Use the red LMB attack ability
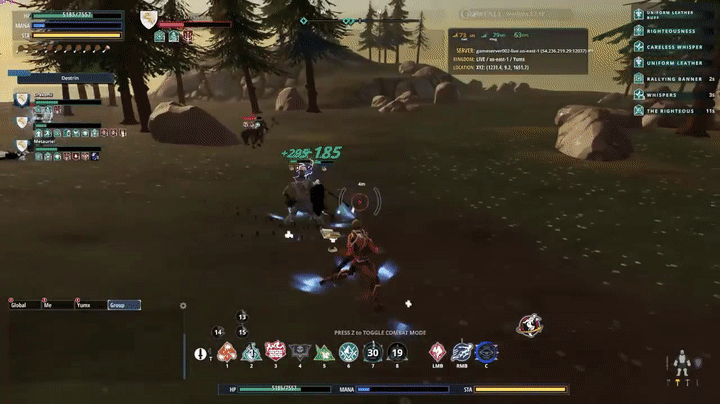This screenshot has width=720, height=404. point(437,352)
